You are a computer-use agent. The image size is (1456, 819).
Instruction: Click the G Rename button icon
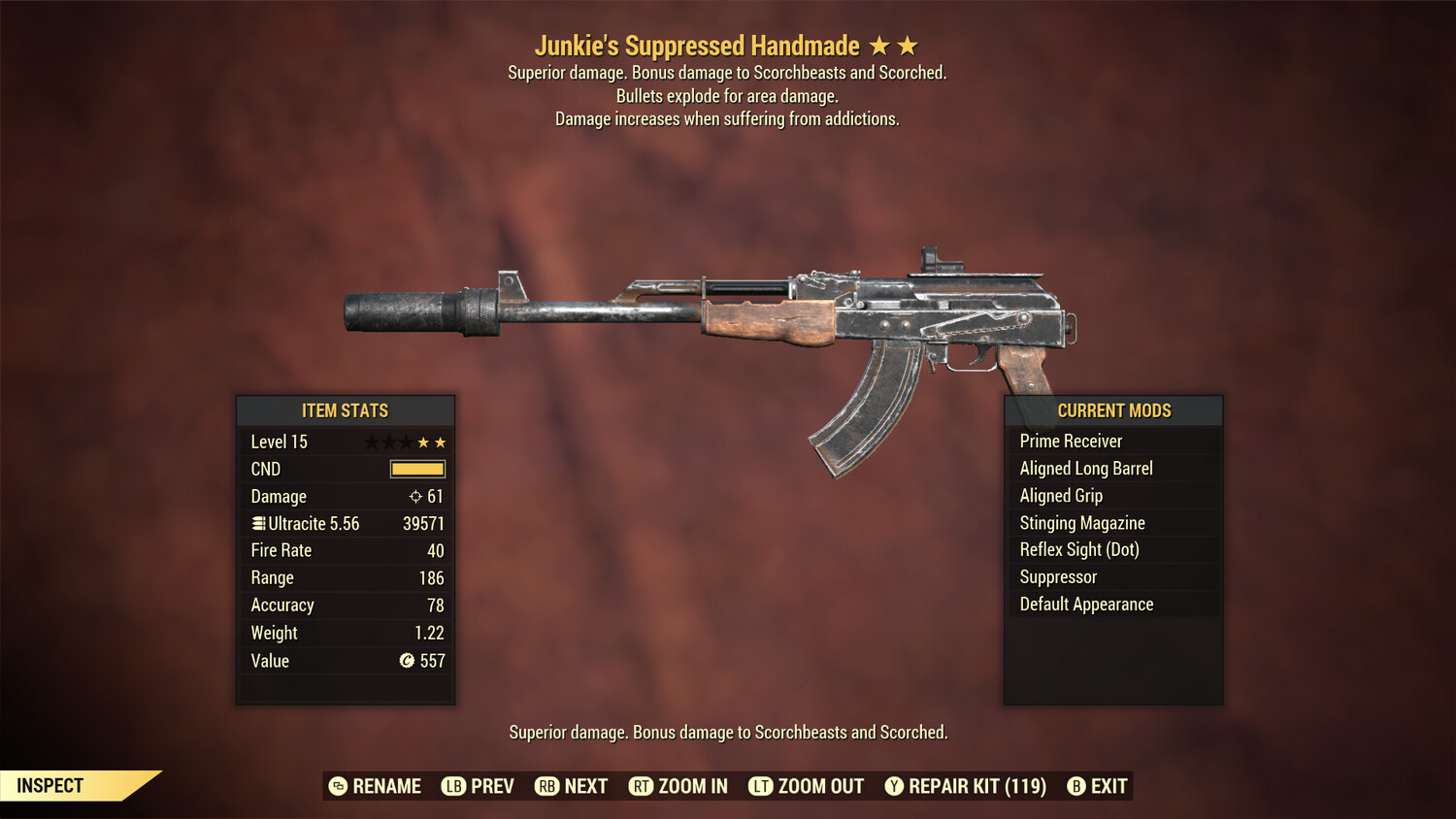[x=337, y=786]
